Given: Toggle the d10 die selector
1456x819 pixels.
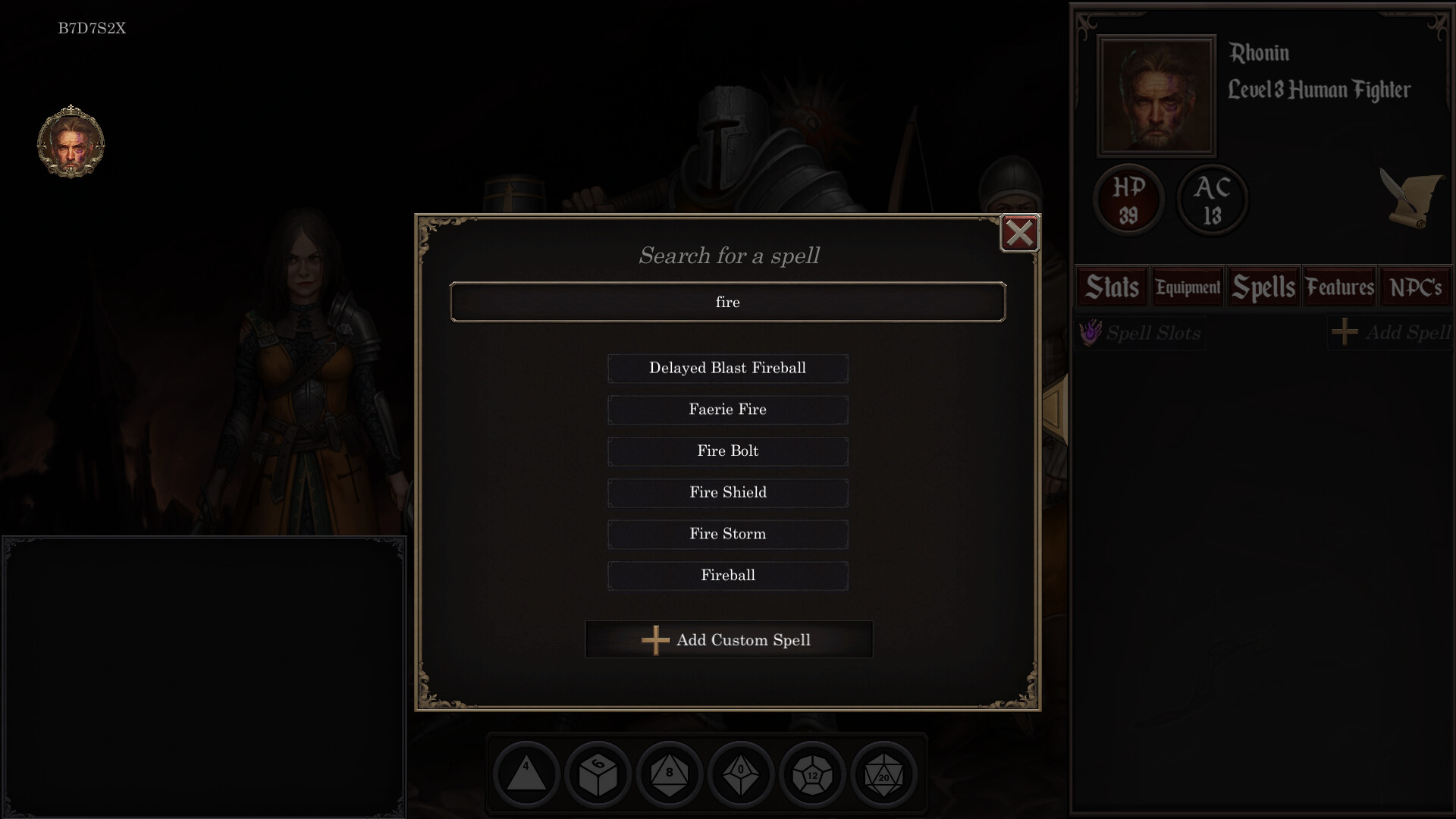Looking at the screenshot, I should pos(741,774).
